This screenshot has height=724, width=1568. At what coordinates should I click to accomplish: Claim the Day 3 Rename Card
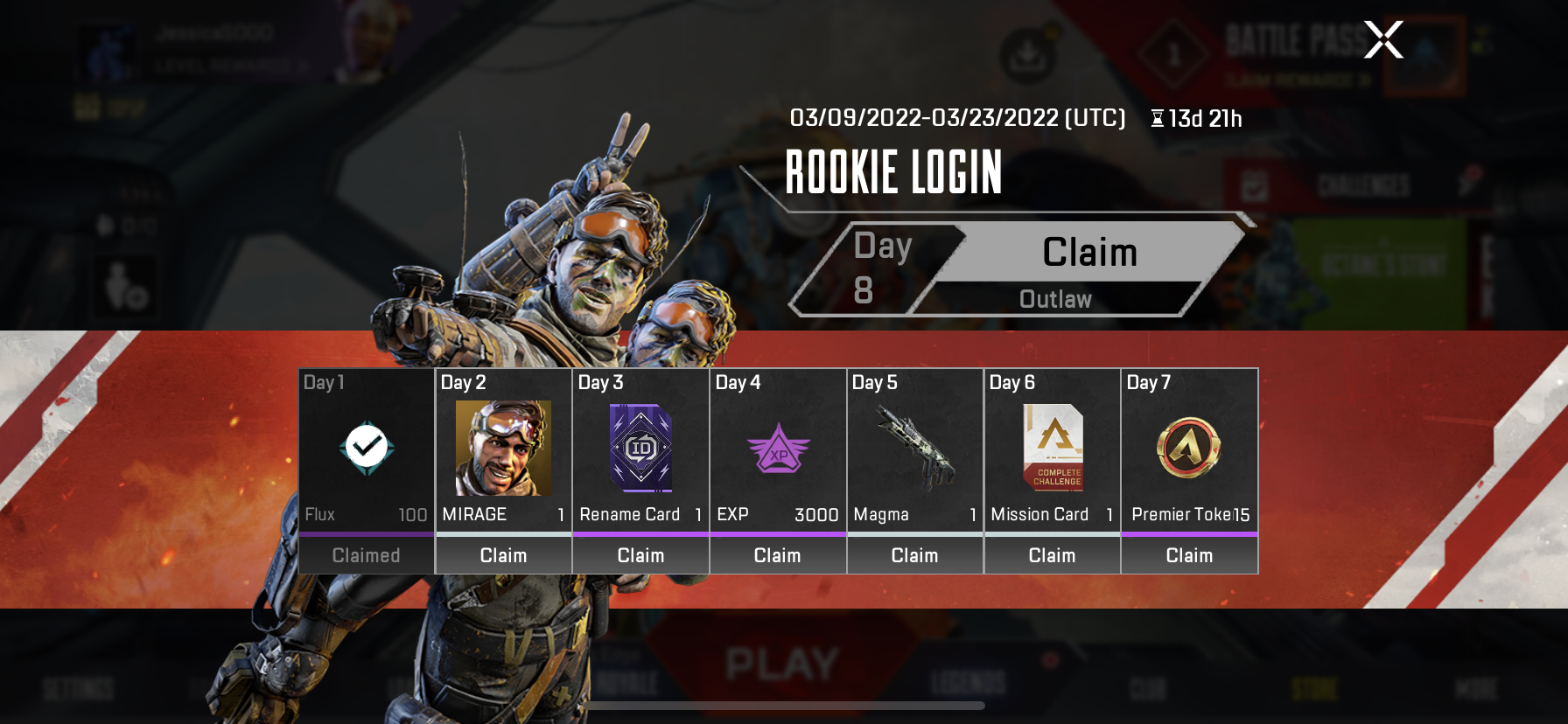640,555
